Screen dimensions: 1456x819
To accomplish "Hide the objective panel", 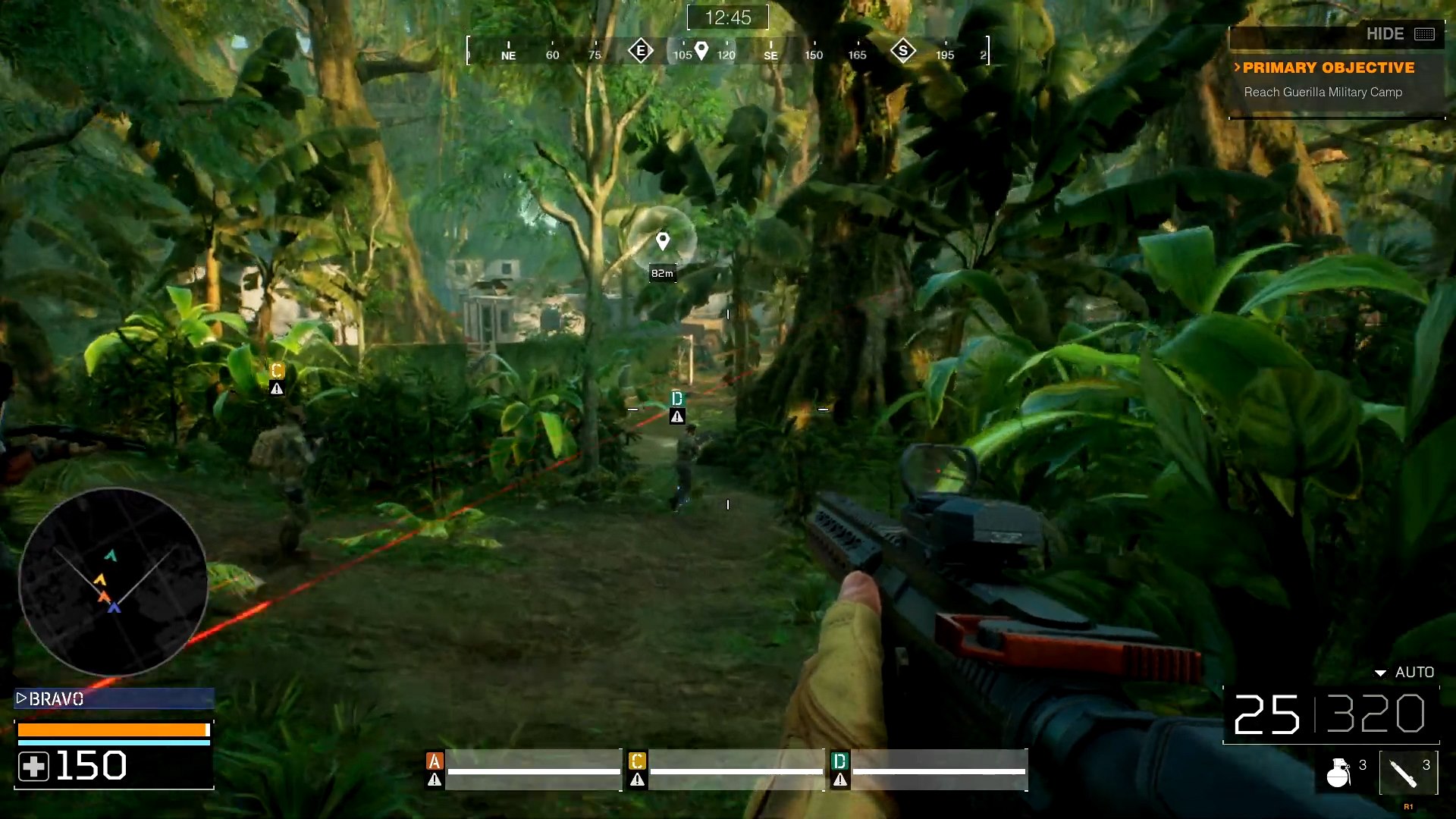I will pyautogui.click(x=1399, y=34).
